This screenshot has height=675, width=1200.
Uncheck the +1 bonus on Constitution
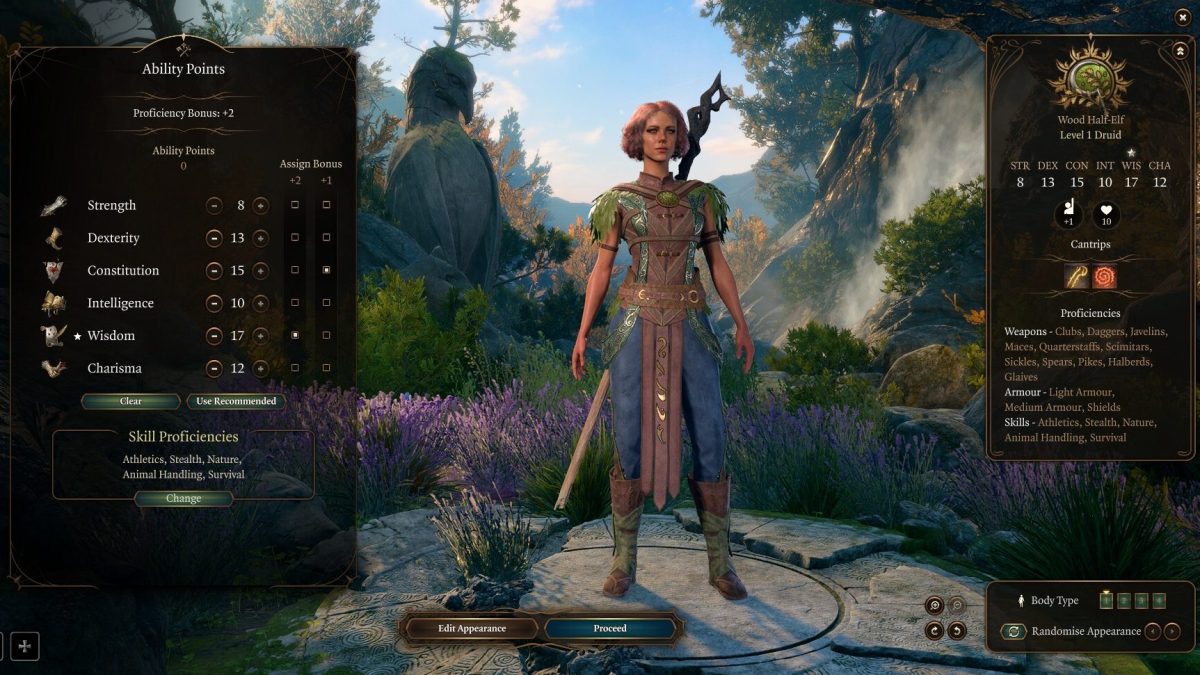tap(326, 271)
